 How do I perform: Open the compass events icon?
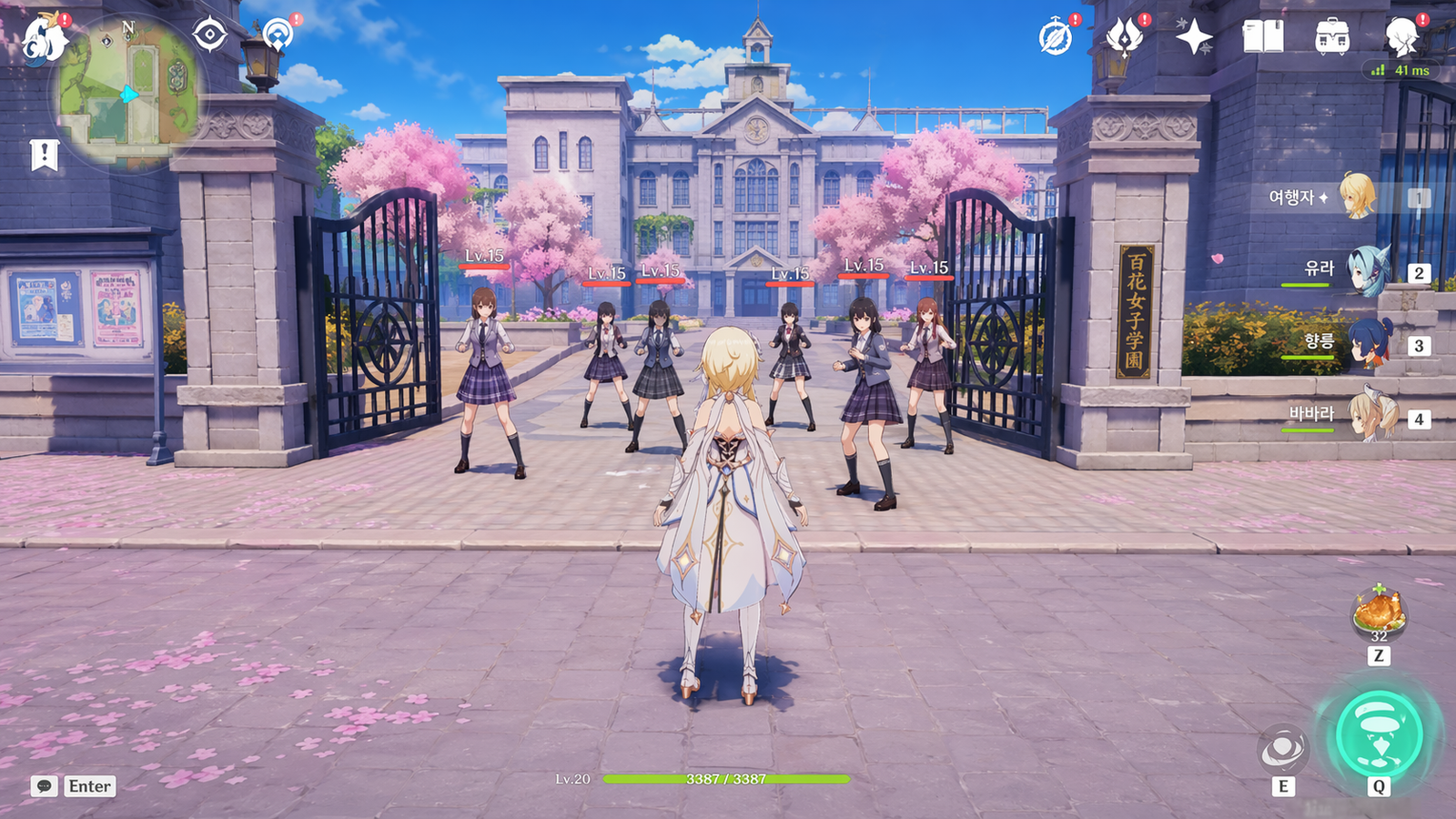click(1056, 38)
